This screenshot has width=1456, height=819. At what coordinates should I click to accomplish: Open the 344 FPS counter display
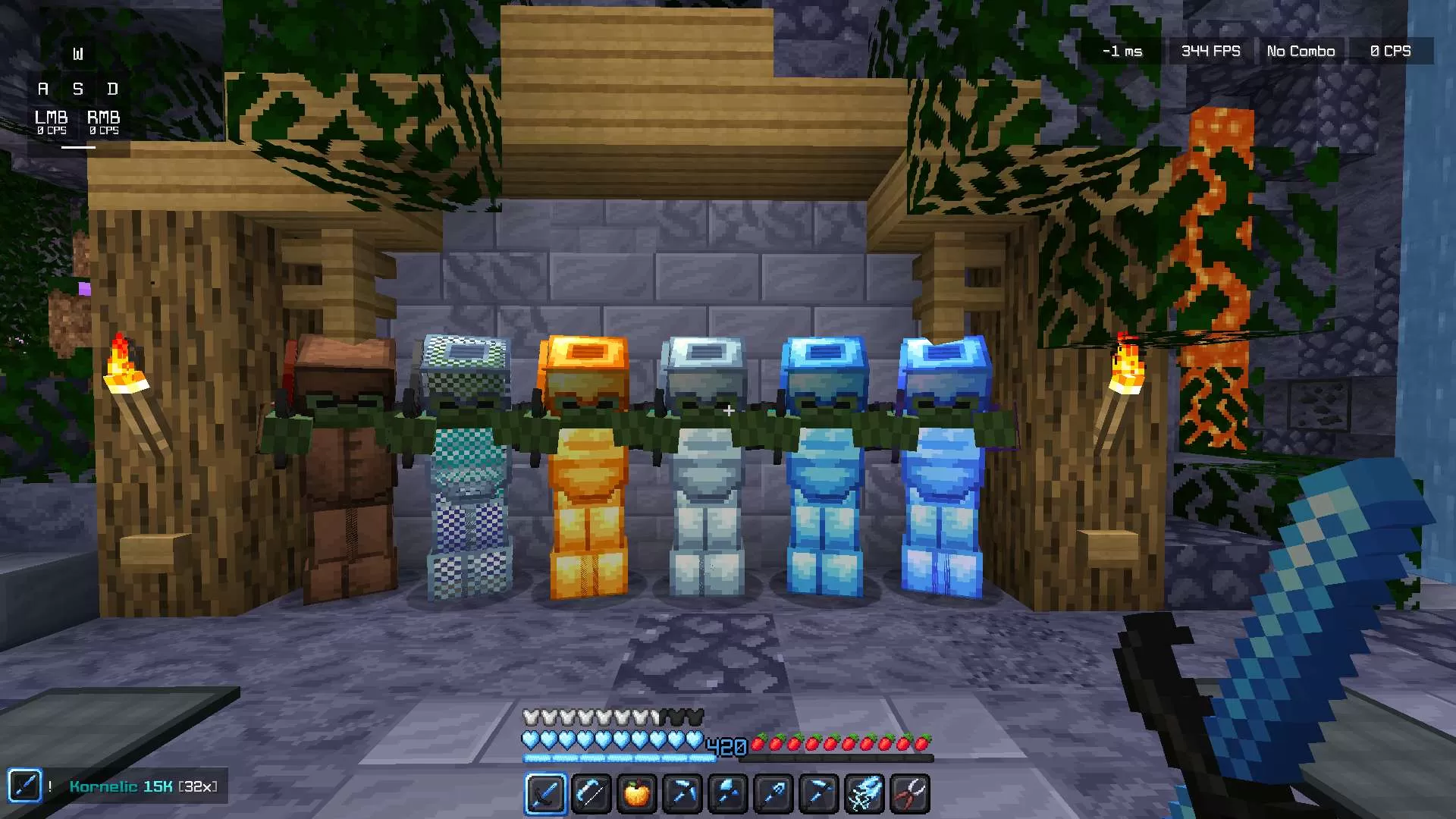[x=1210, y=51]
